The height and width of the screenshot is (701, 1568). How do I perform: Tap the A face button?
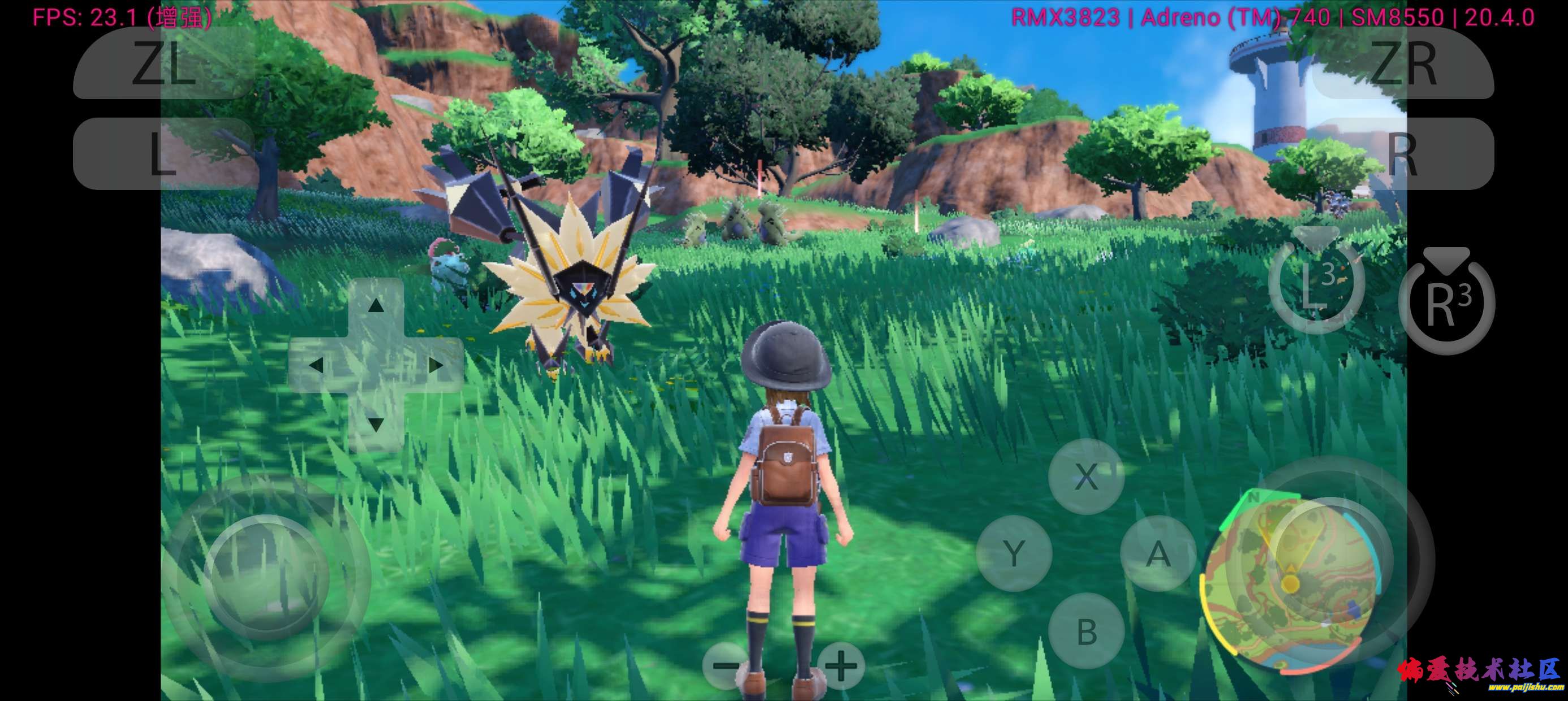(1158, 553)
